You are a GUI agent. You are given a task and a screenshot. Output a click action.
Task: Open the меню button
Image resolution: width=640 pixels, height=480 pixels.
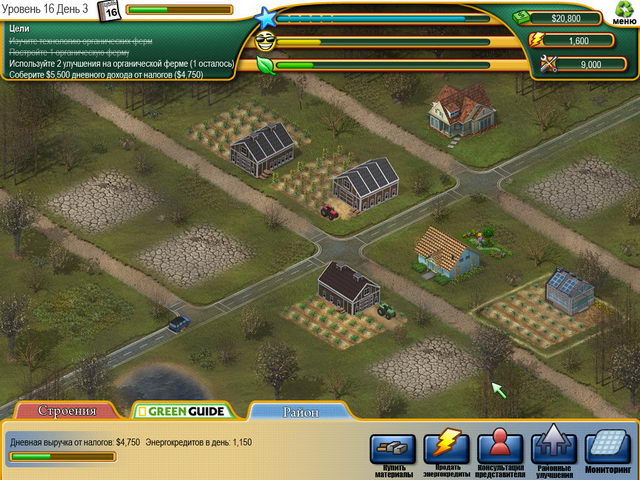pos(621,15)
